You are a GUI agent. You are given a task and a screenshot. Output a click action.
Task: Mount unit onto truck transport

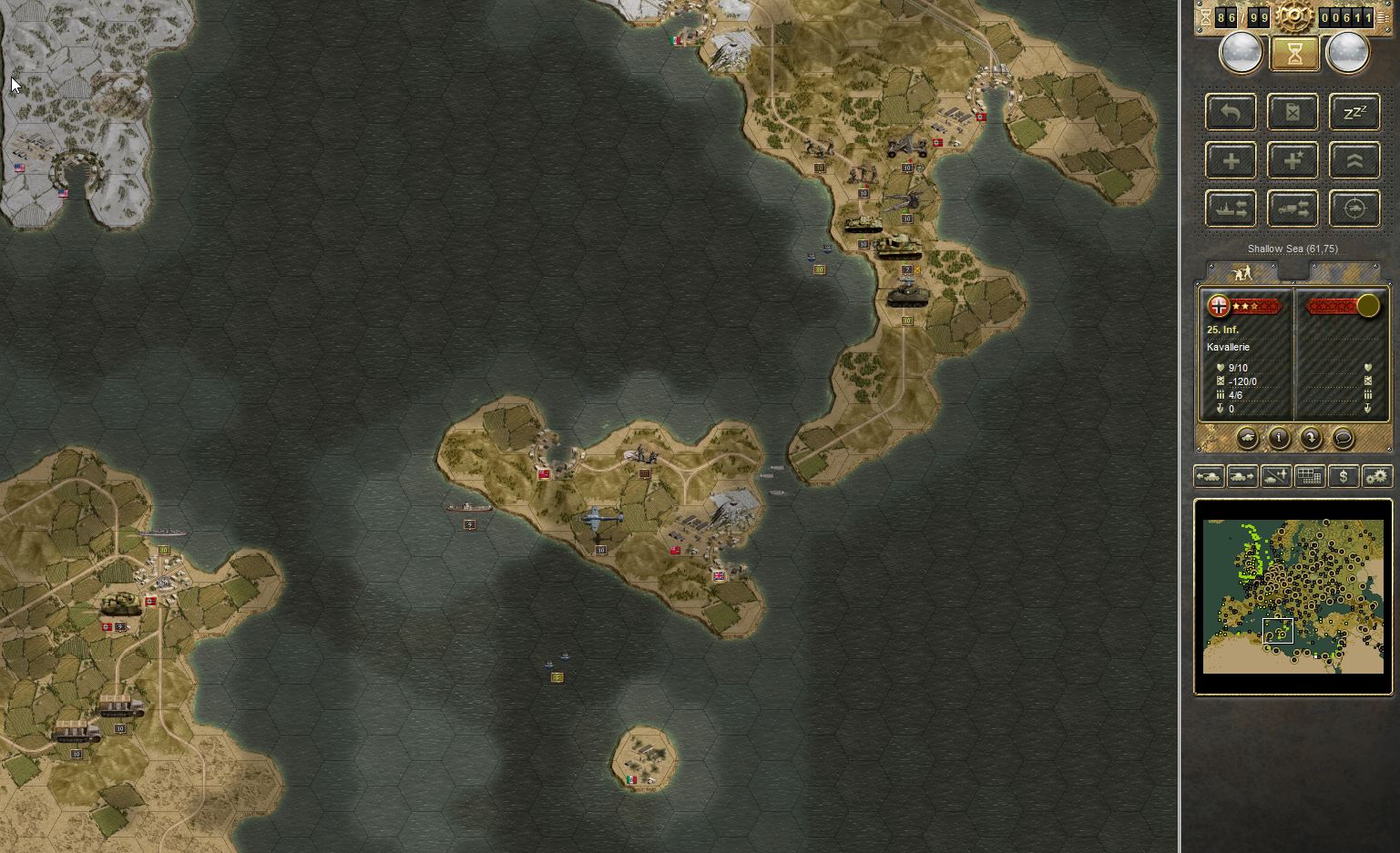[x=1293, y=208]
